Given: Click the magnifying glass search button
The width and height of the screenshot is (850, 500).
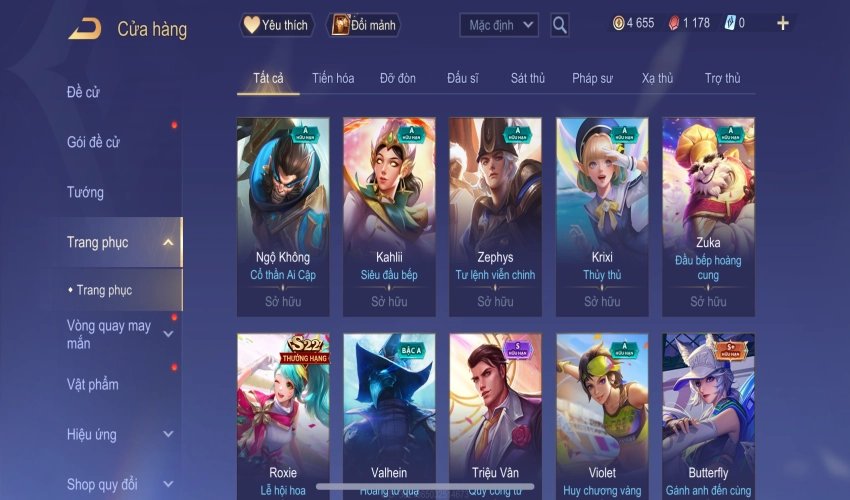Looking at the screenshot, I should click(560, 25).
